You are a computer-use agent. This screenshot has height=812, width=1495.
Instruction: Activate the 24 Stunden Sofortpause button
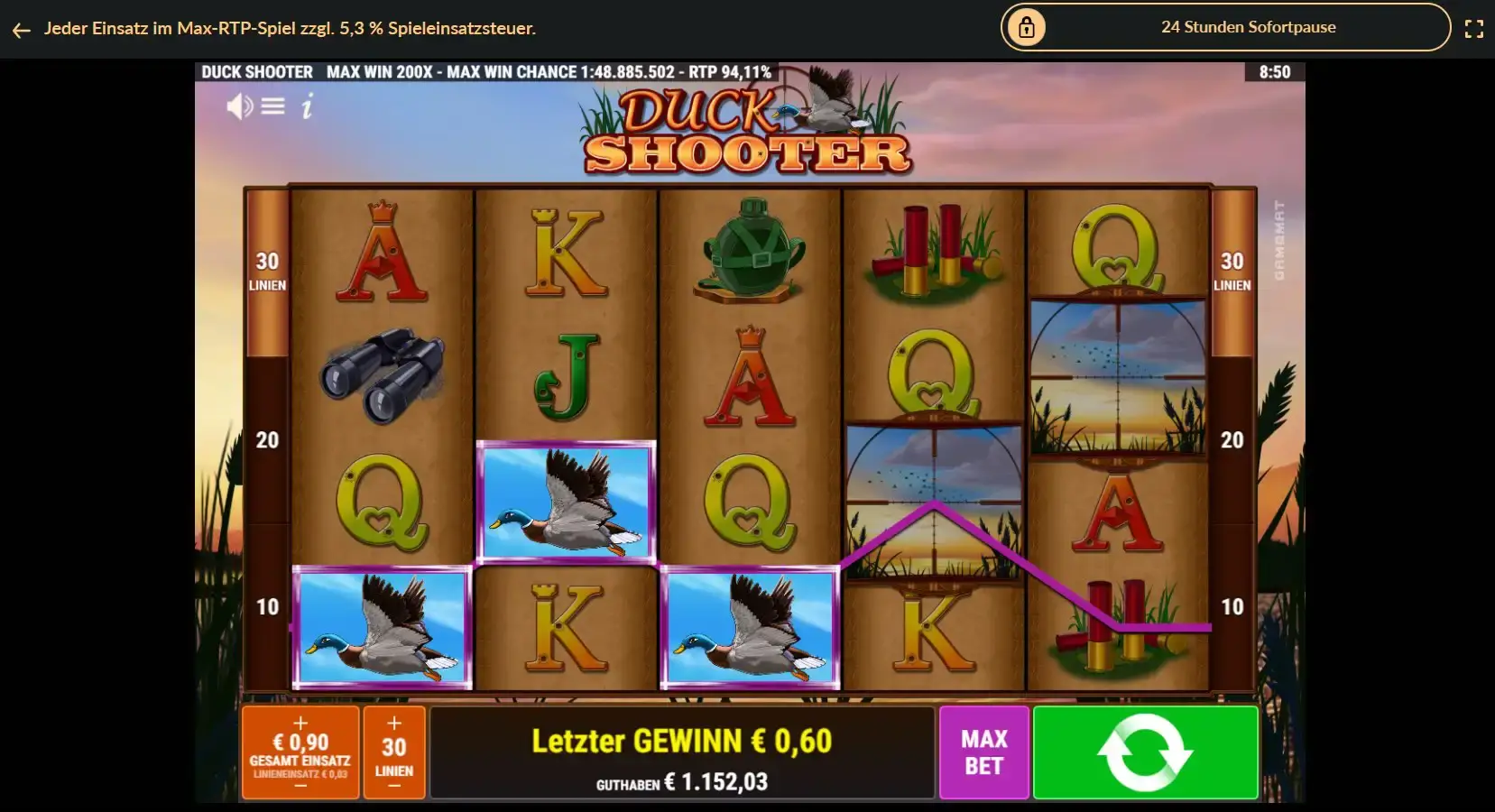[x=1224, y=27]
